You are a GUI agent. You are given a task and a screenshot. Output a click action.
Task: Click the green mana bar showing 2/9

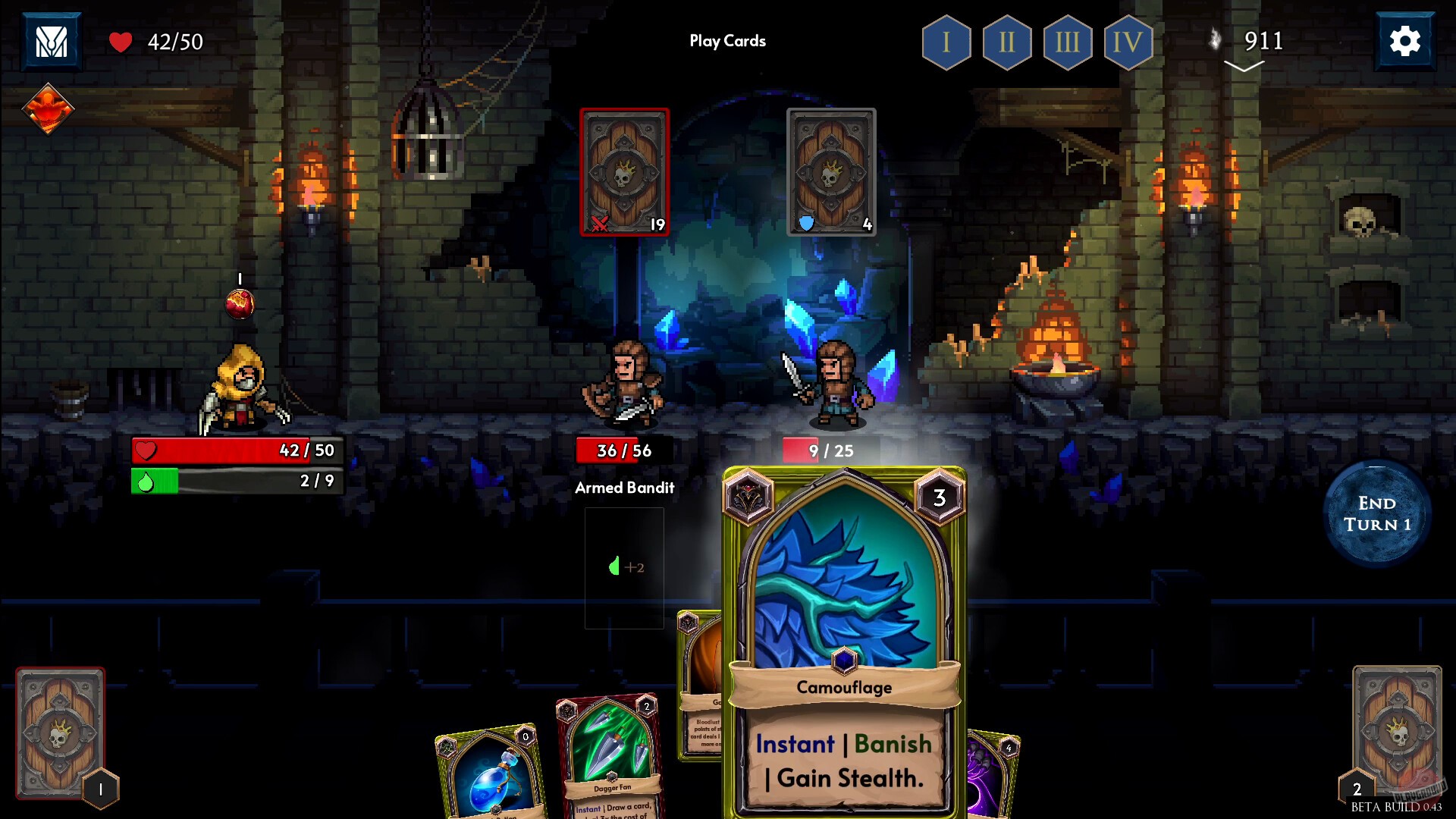237,482
